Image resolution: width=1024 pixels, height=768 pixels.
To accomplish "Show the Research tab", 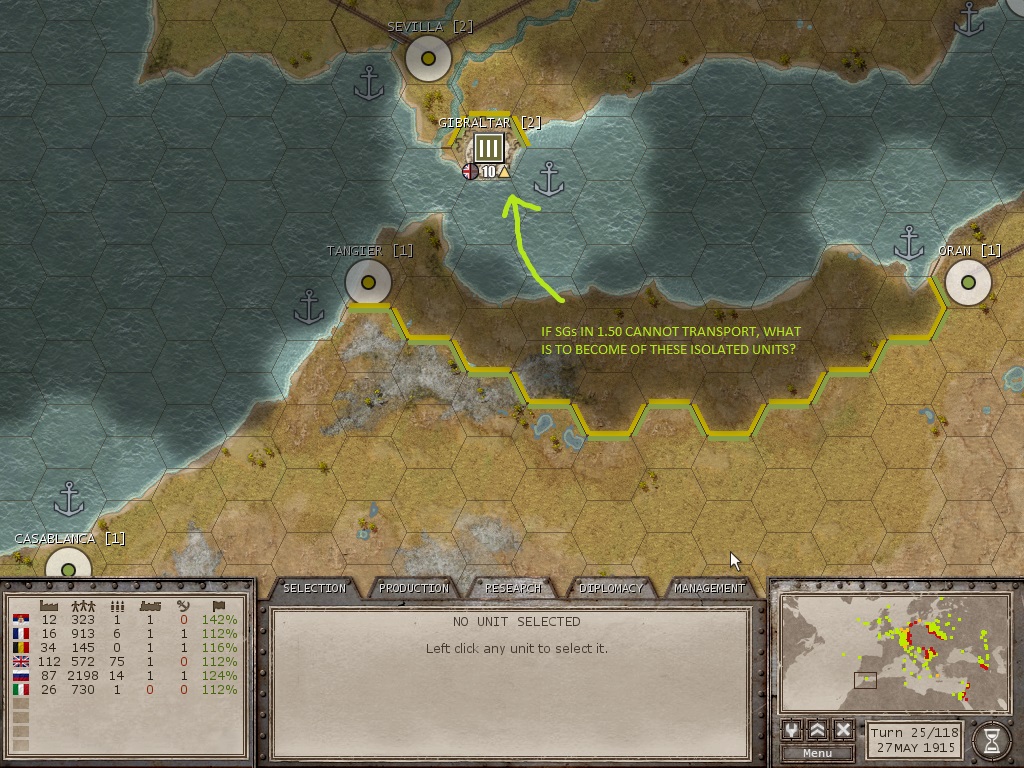I will pyautogui.click(x=513, y=588).
